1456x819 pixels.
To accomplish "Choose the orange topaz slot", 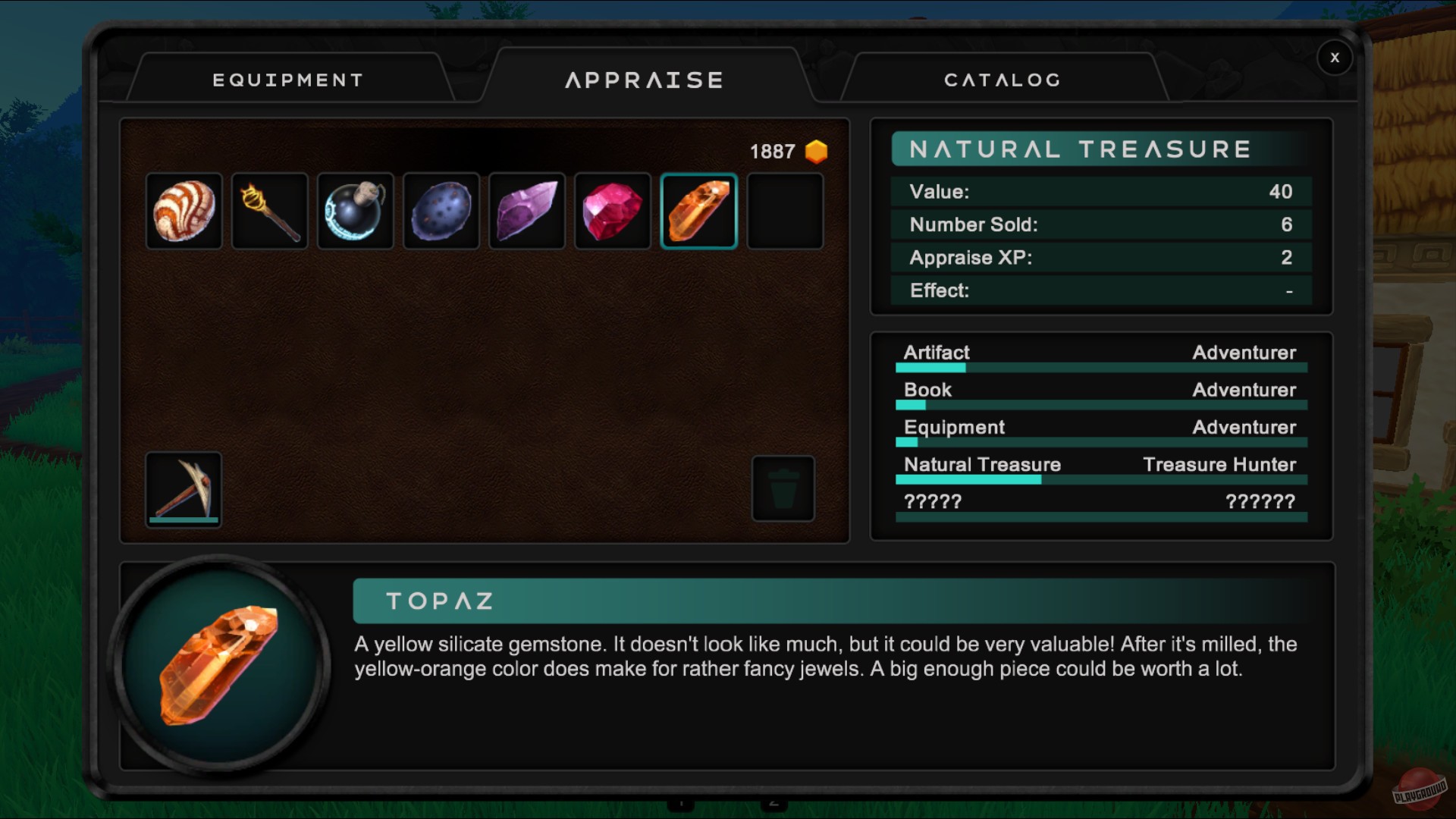I will point(698,211).
